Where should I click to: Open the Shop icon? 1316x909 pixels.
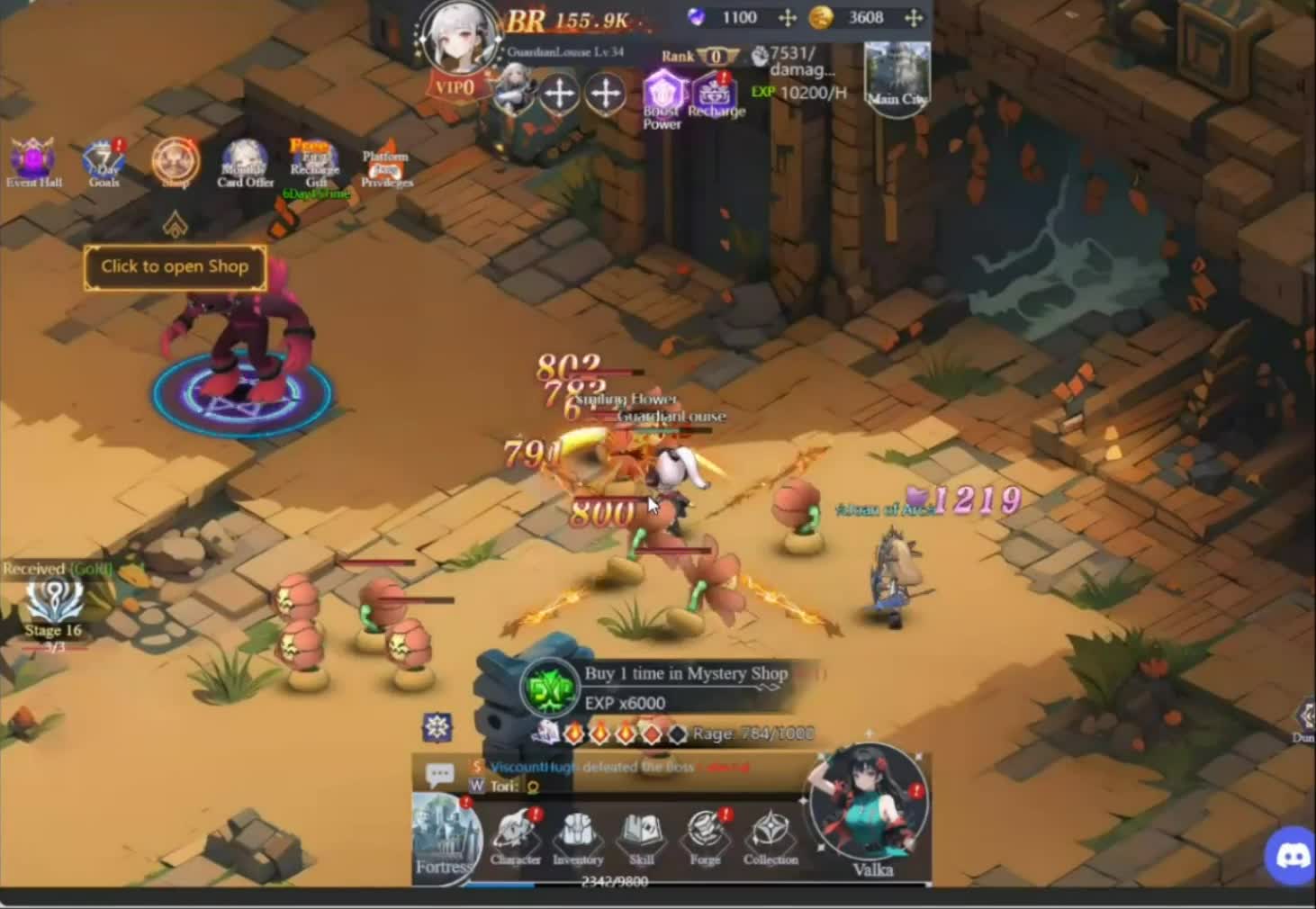click(x=175, y=162)
